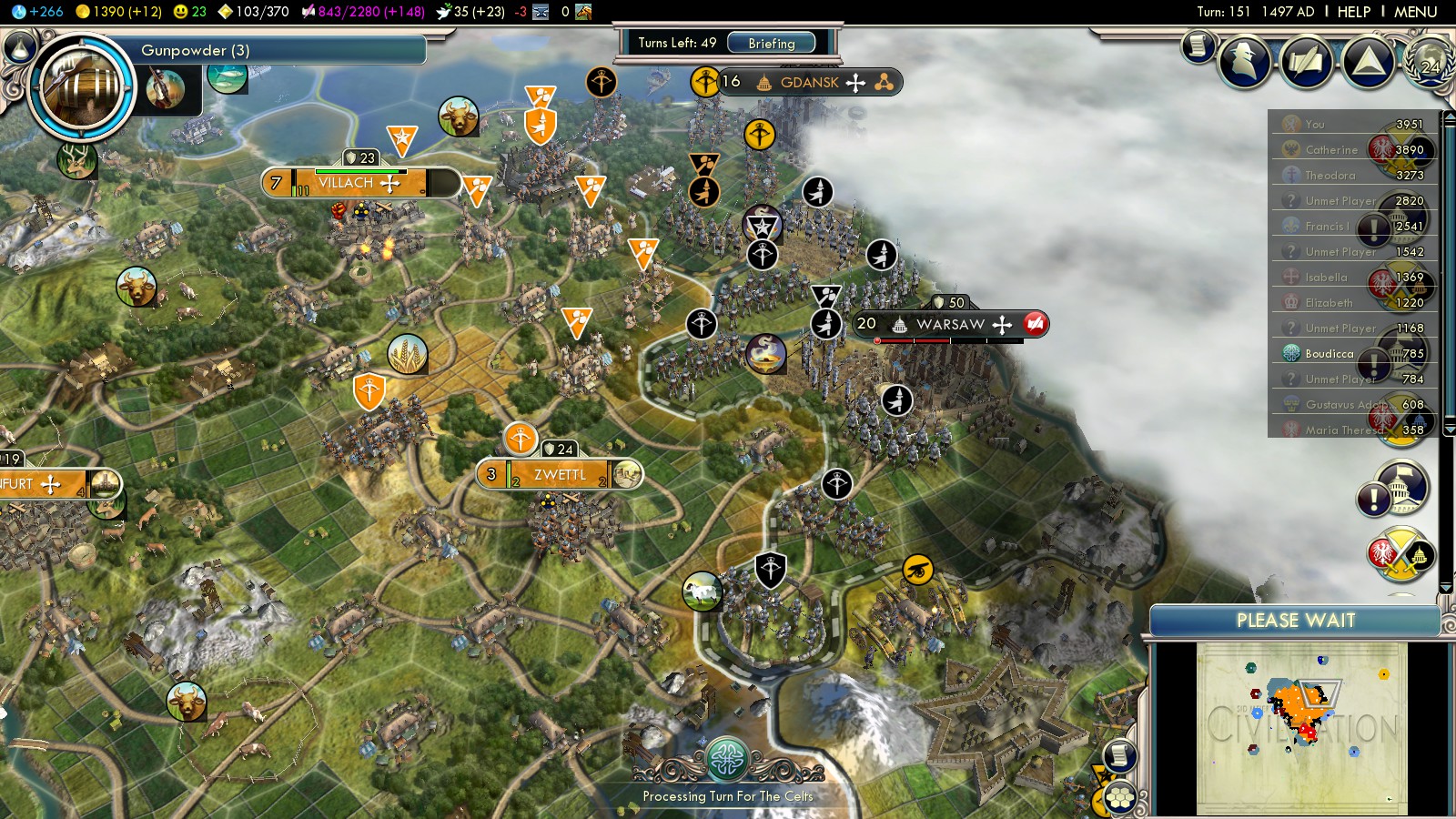Open diplomacy overview pyramid icon
Viewport: 1456px width, 819px height.
1368,62
